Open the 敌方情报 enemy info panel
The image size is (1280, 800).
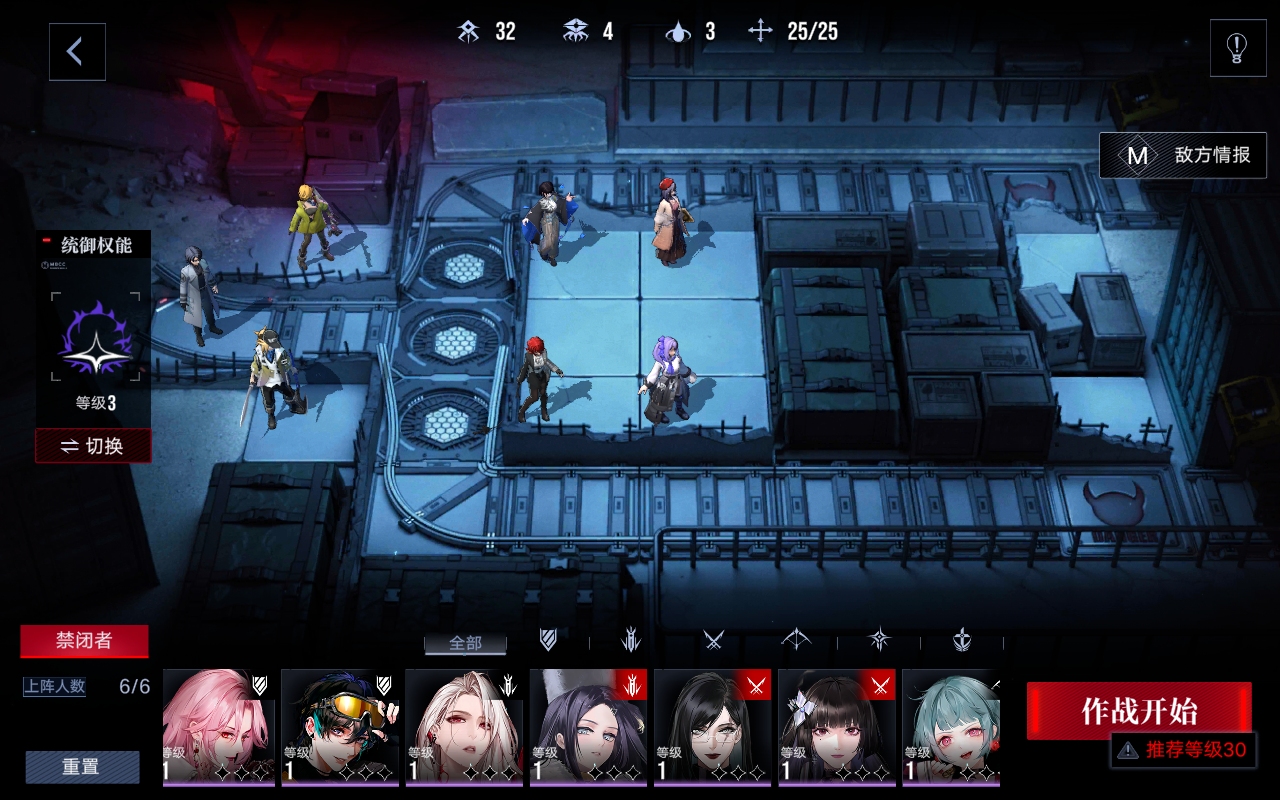[1183, 156]
